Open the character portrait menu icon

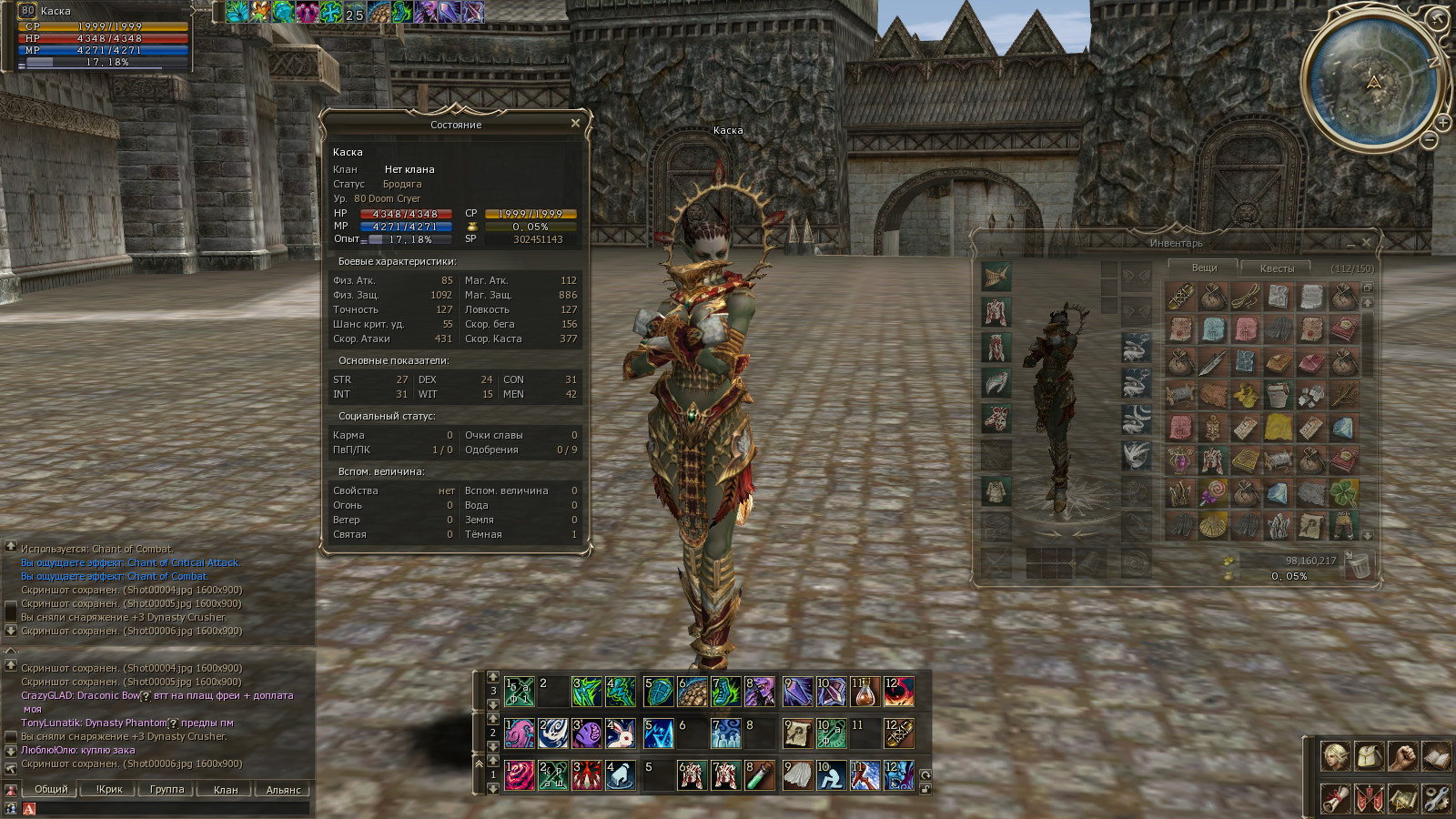(x=1335, y=755)
